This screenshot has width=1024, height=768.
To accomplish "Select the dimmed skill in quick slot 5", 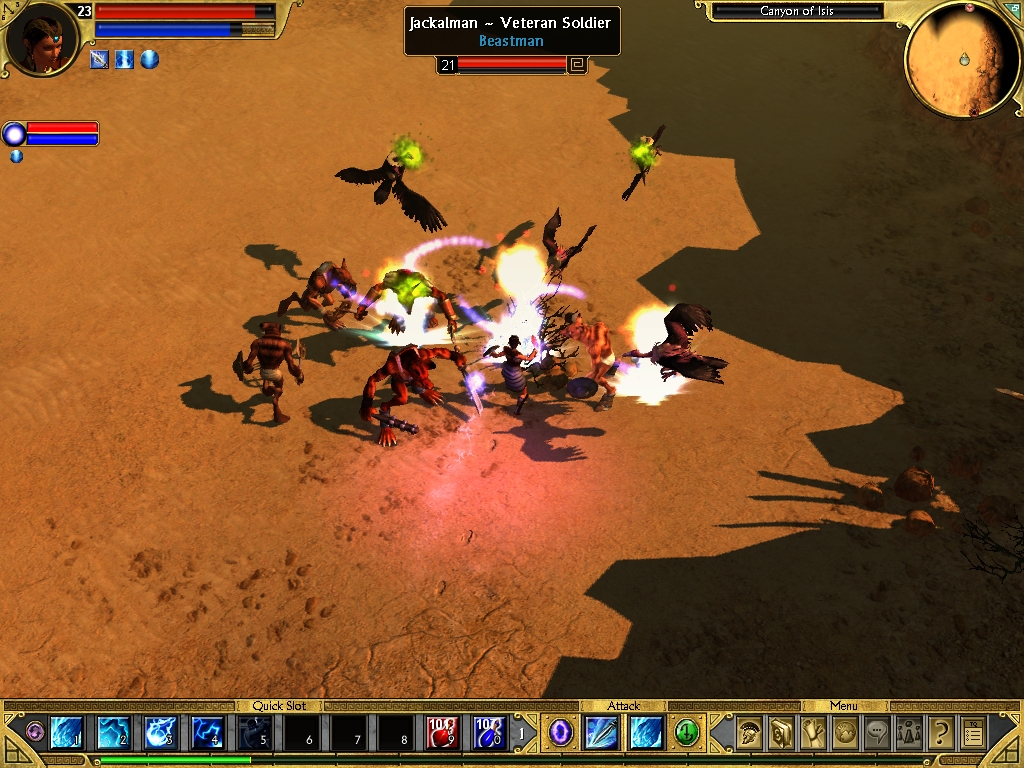I will [255, 733].
